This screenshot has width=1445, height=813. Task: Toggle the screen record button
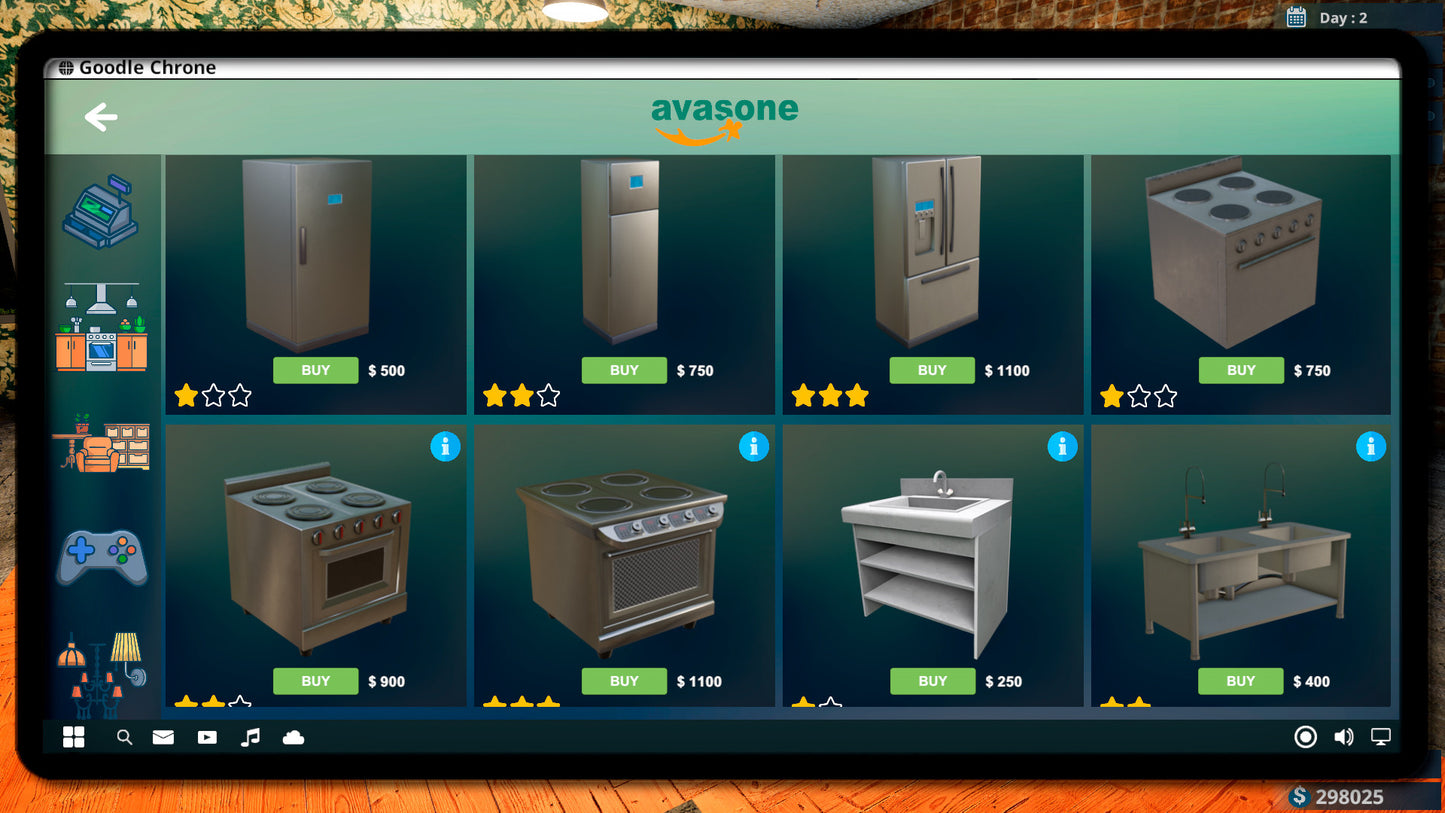[x=1305, y=737]
